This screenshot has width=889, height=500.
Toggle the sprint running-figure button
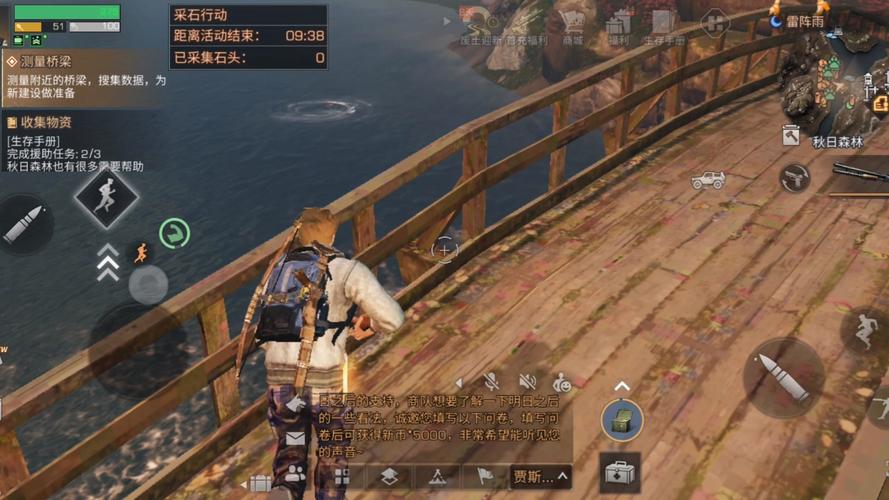point(105,197)
